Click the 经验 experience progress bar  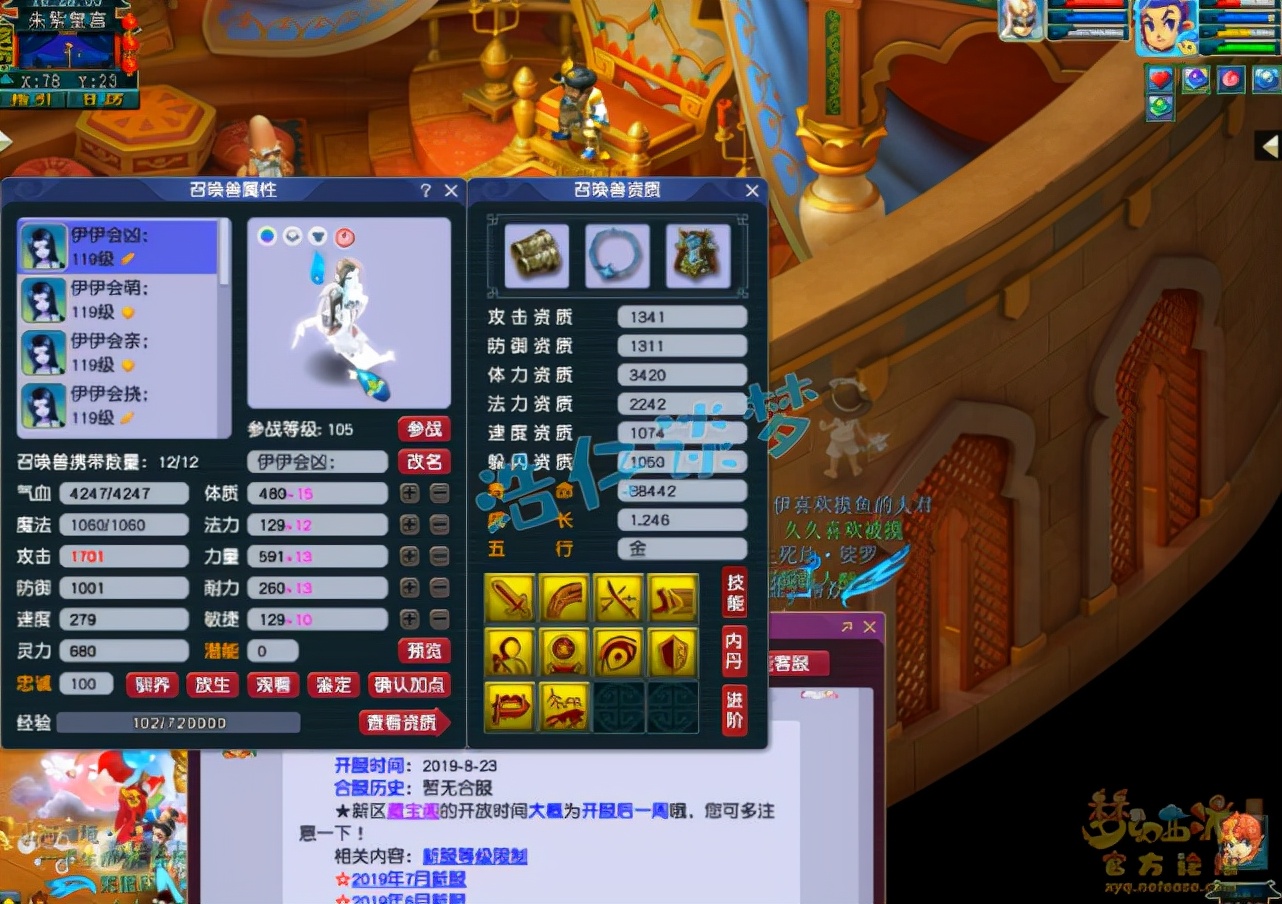pos(180,722)
